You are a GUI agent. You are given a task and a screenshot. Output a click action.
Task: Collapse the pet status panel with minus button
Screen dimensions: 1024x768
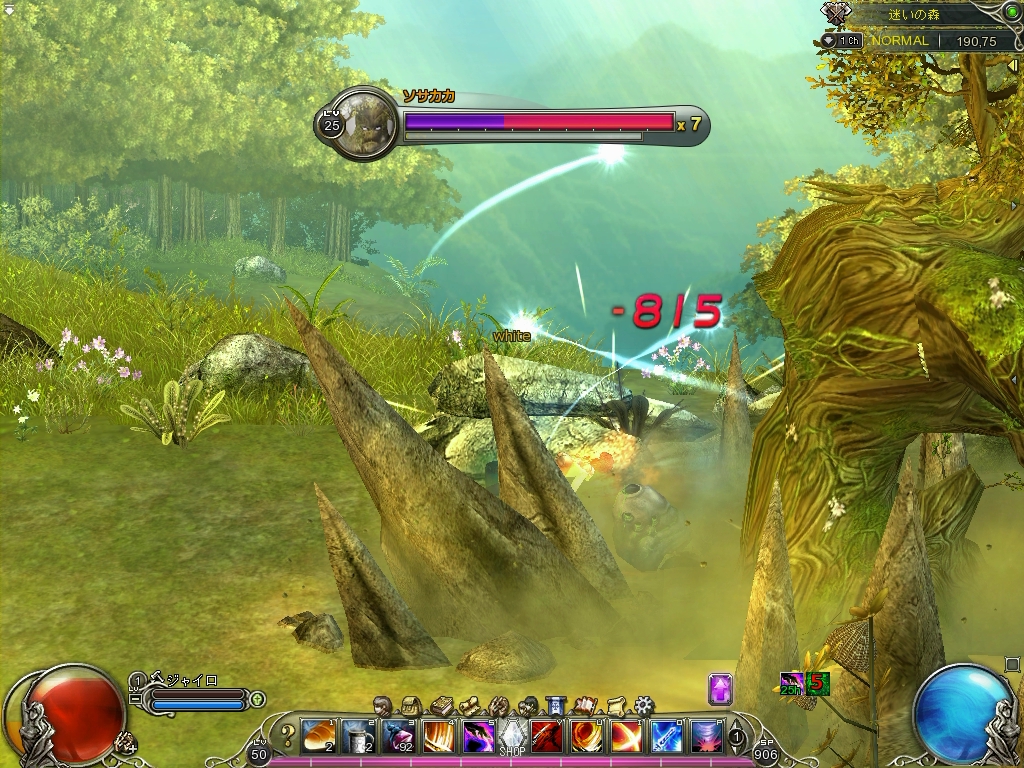[x=136, y=698]
